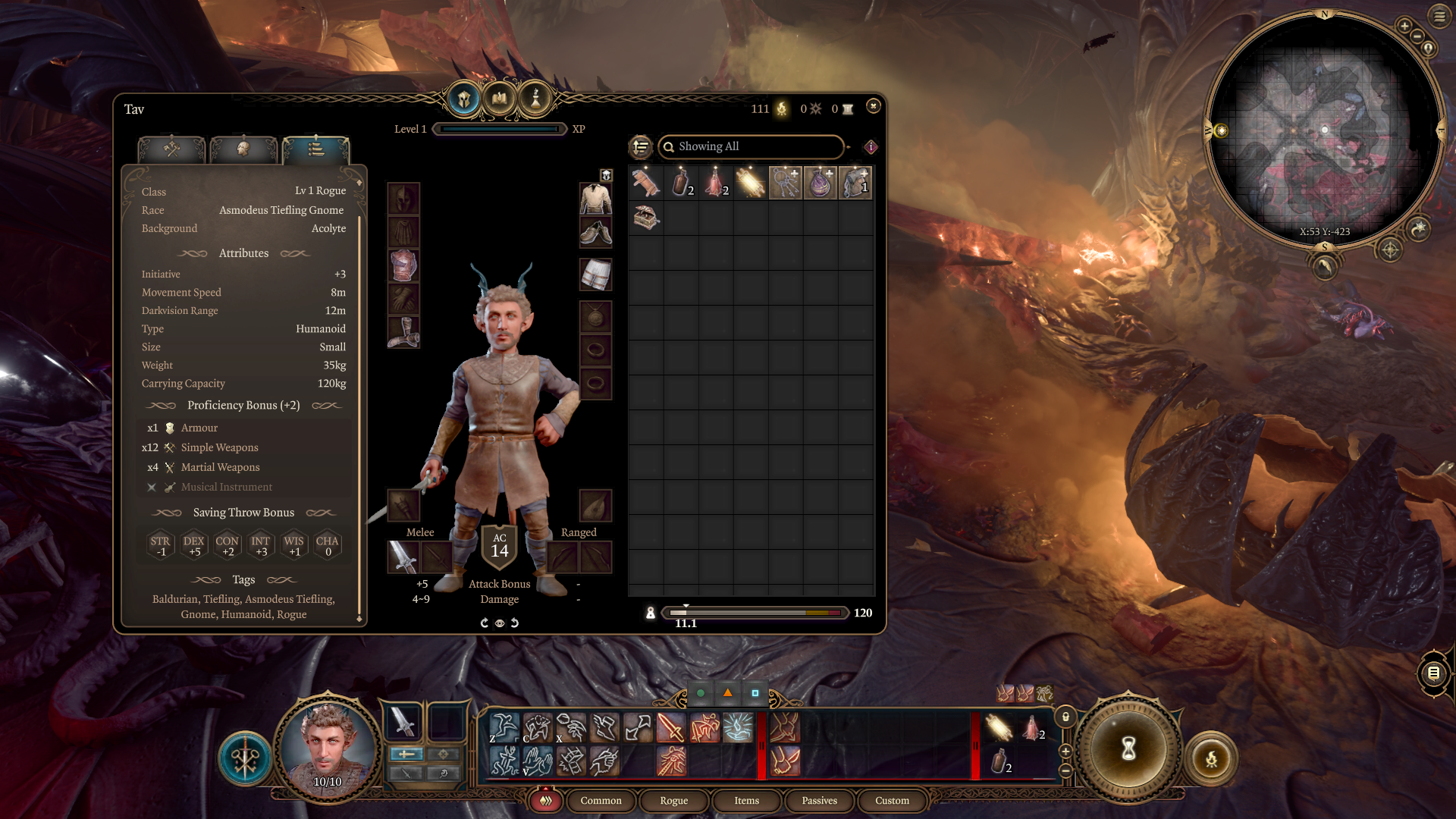Click the minimap
This screenshot has height=819, width=1456.
coord(1324,130)
